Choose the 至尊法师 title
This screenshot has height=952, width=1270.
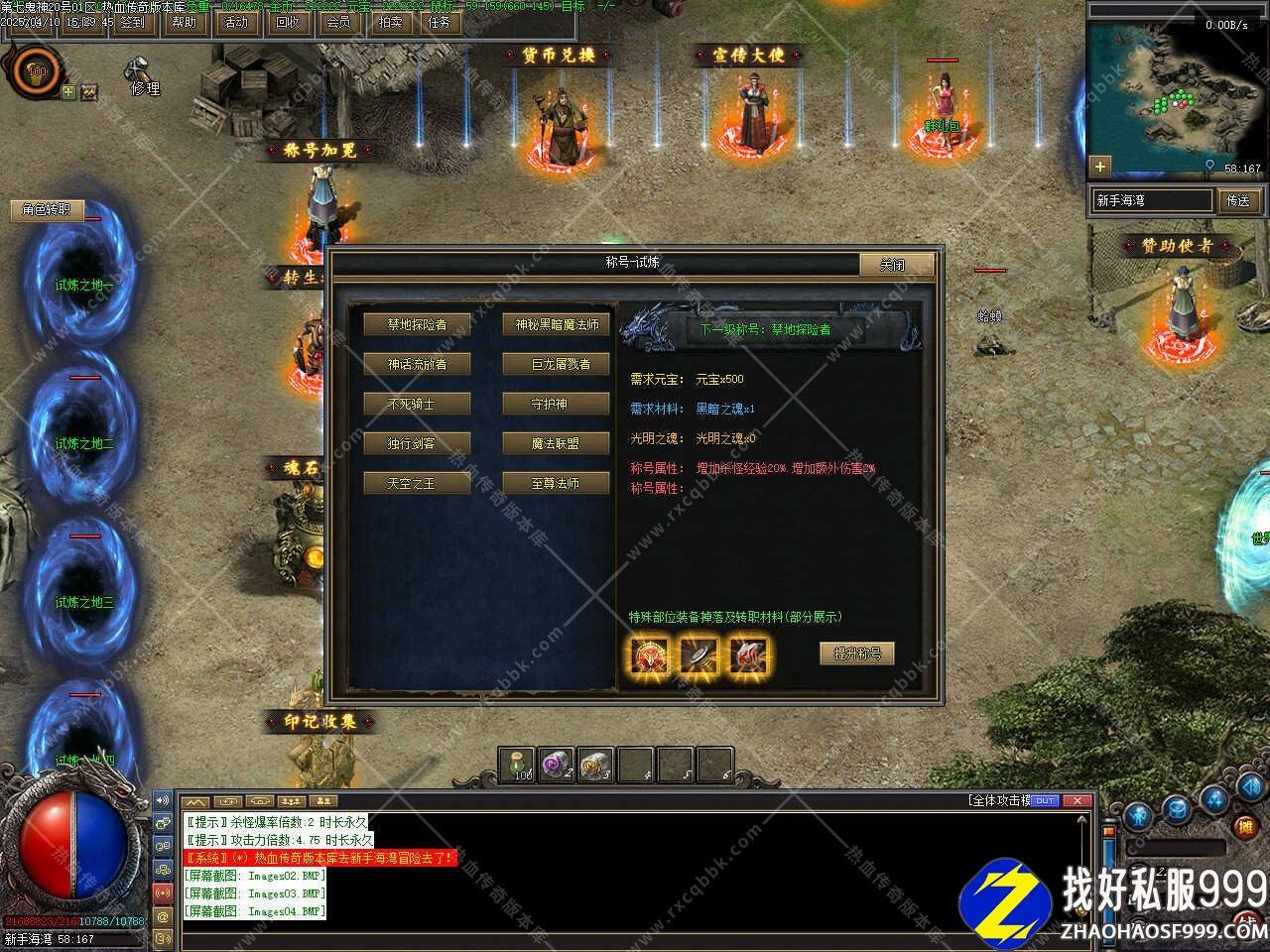[556, 483]
